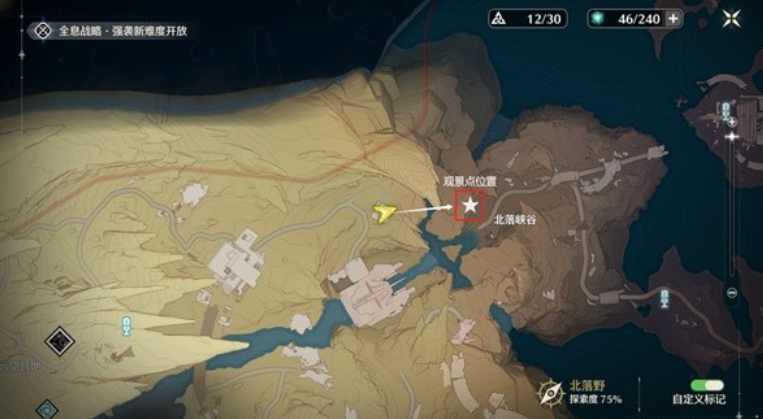This screenshot has height=419, width=763.
Task: Select the yellow player arrow marker
Action: 383,211
